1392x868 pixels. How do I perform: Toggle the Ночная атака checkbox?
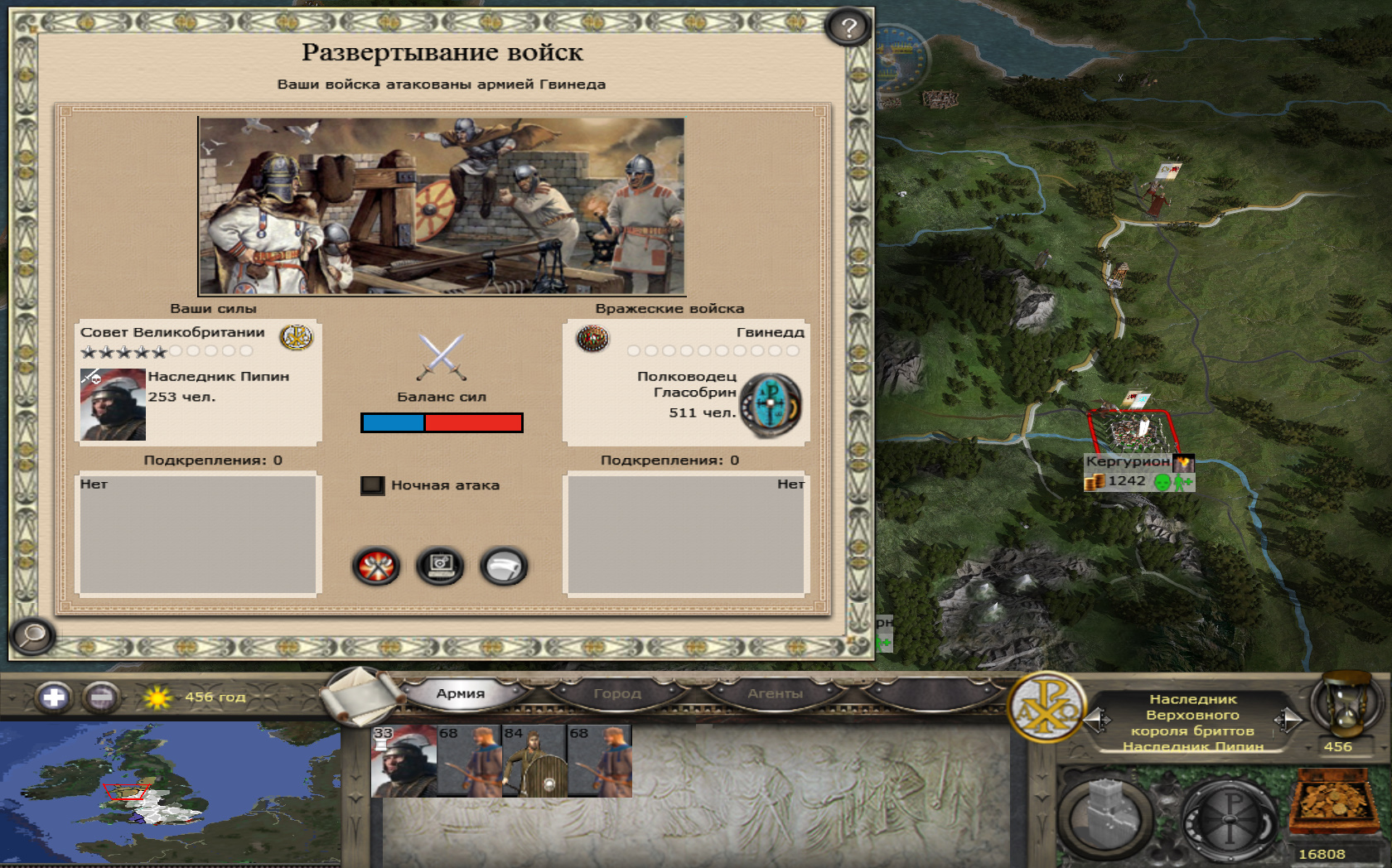click(x=373, y=485)
